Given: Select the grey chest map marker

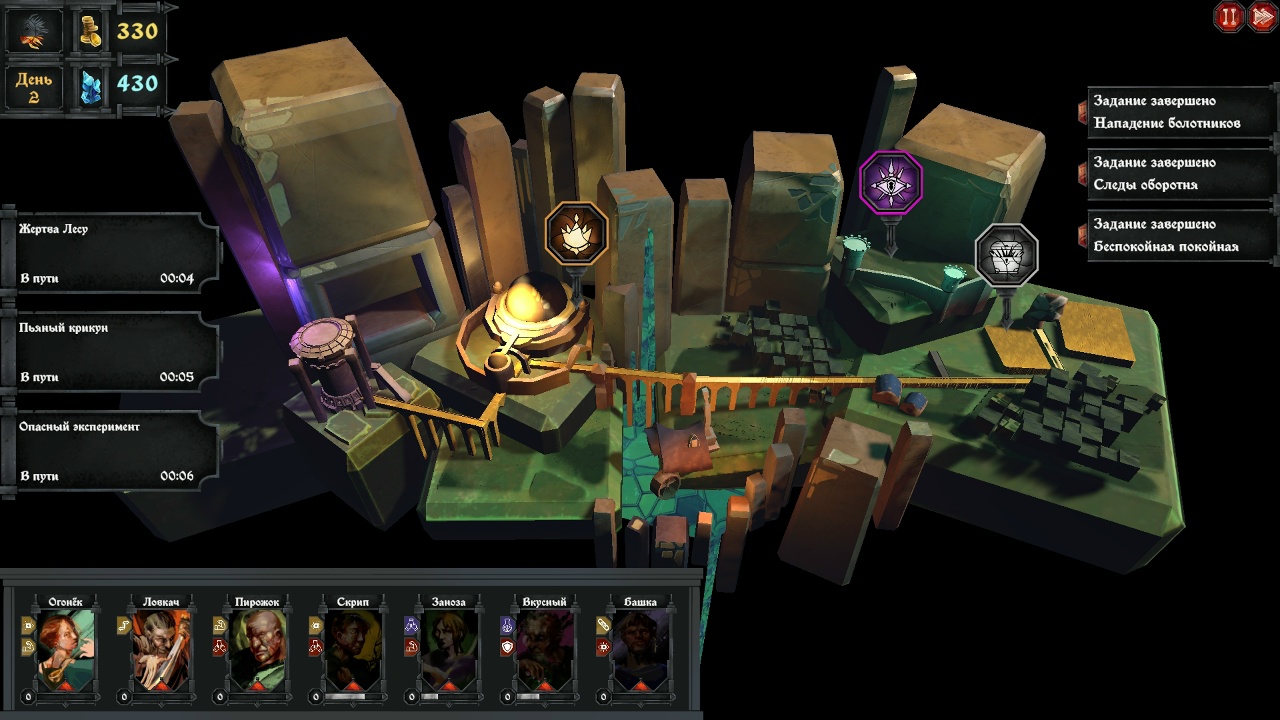Looking at the screenshot, I should click(1006, 255).
